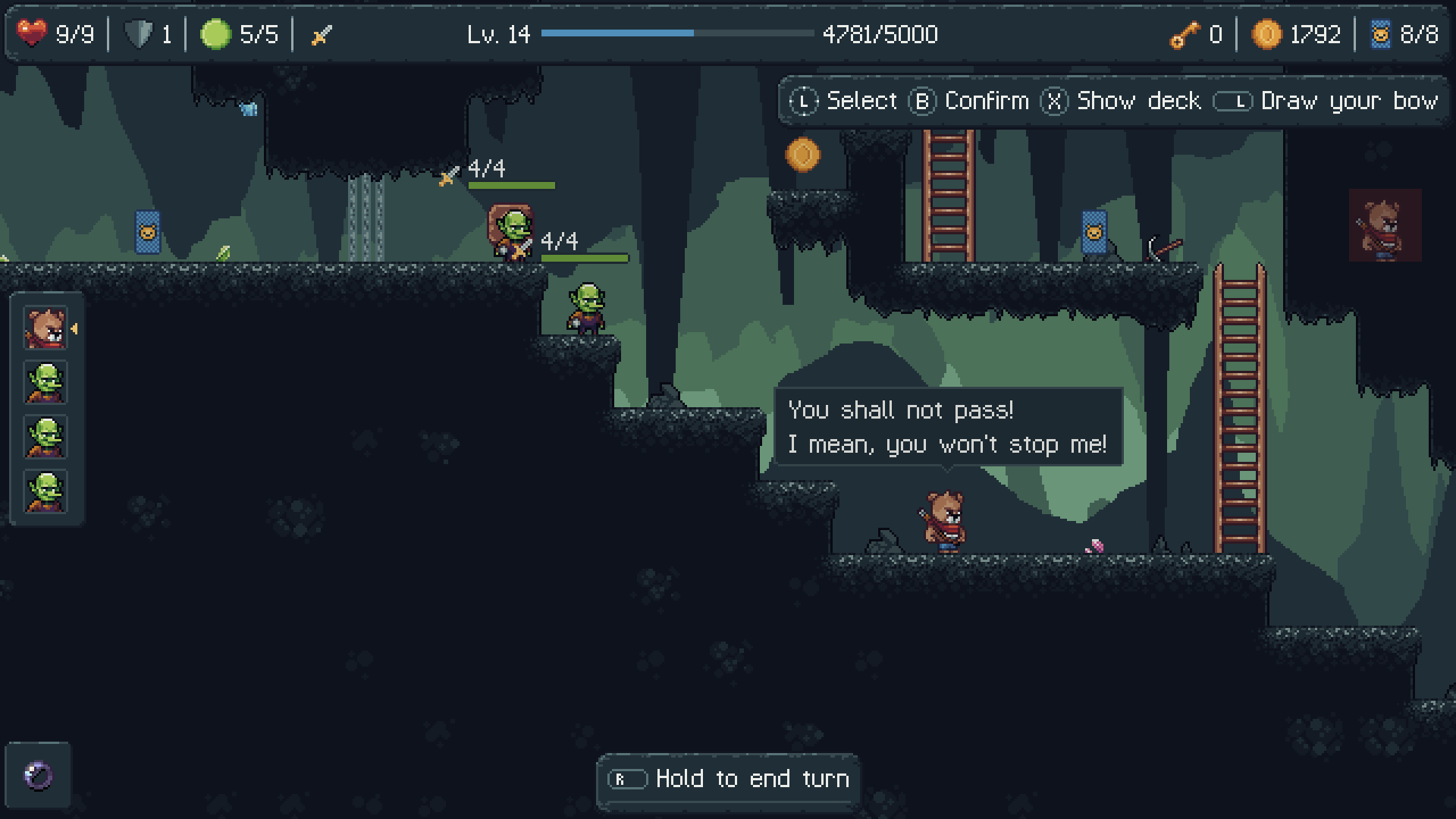
Task: Click the sword weapon icon in top bar
Action: pos(322,35)
